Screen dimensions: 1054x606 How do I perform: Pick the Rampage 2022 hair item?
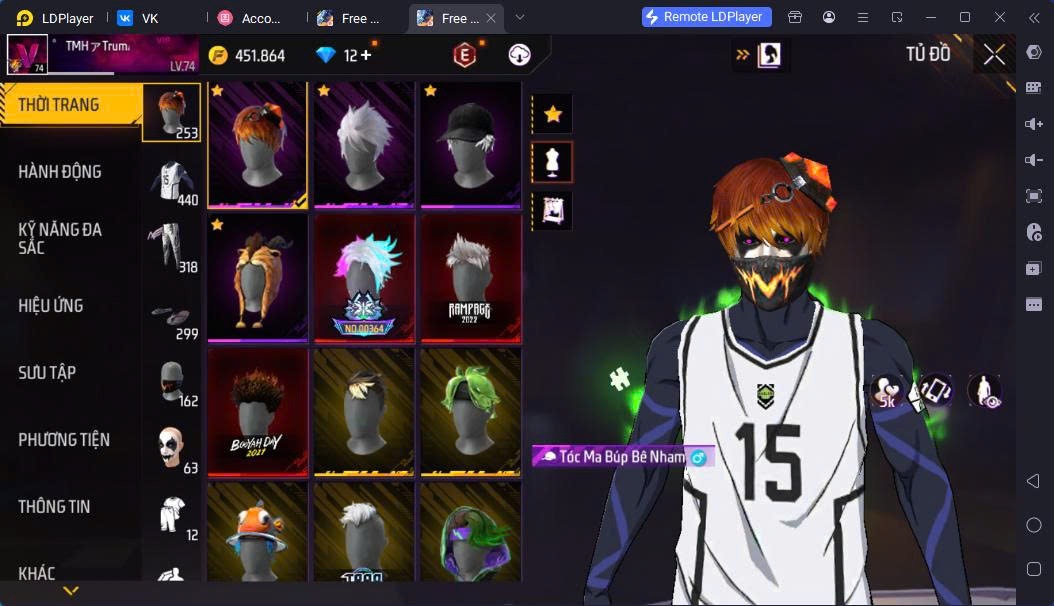click(x=470, y=278)
